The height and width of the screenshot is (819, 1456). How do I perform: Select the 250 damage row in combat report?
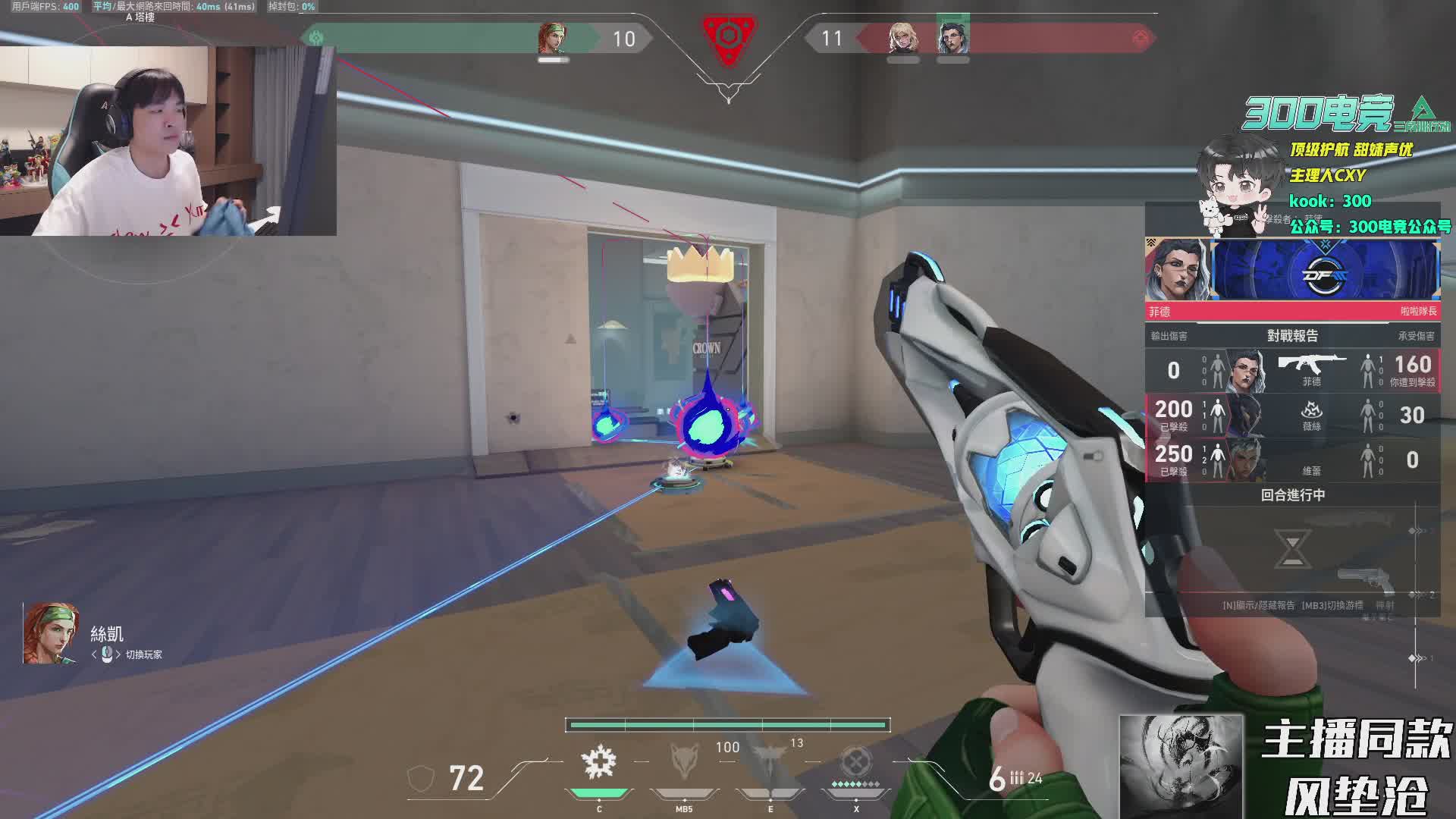1292,460
